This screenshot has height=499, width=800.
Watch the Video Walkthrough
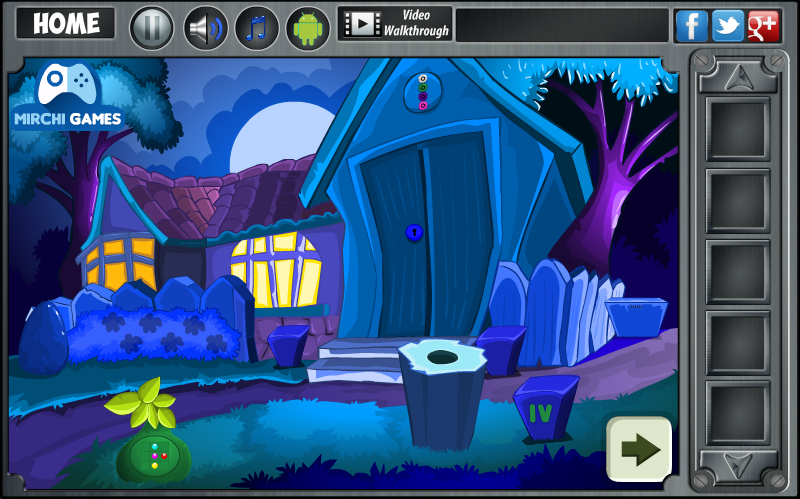click(395, 24)
